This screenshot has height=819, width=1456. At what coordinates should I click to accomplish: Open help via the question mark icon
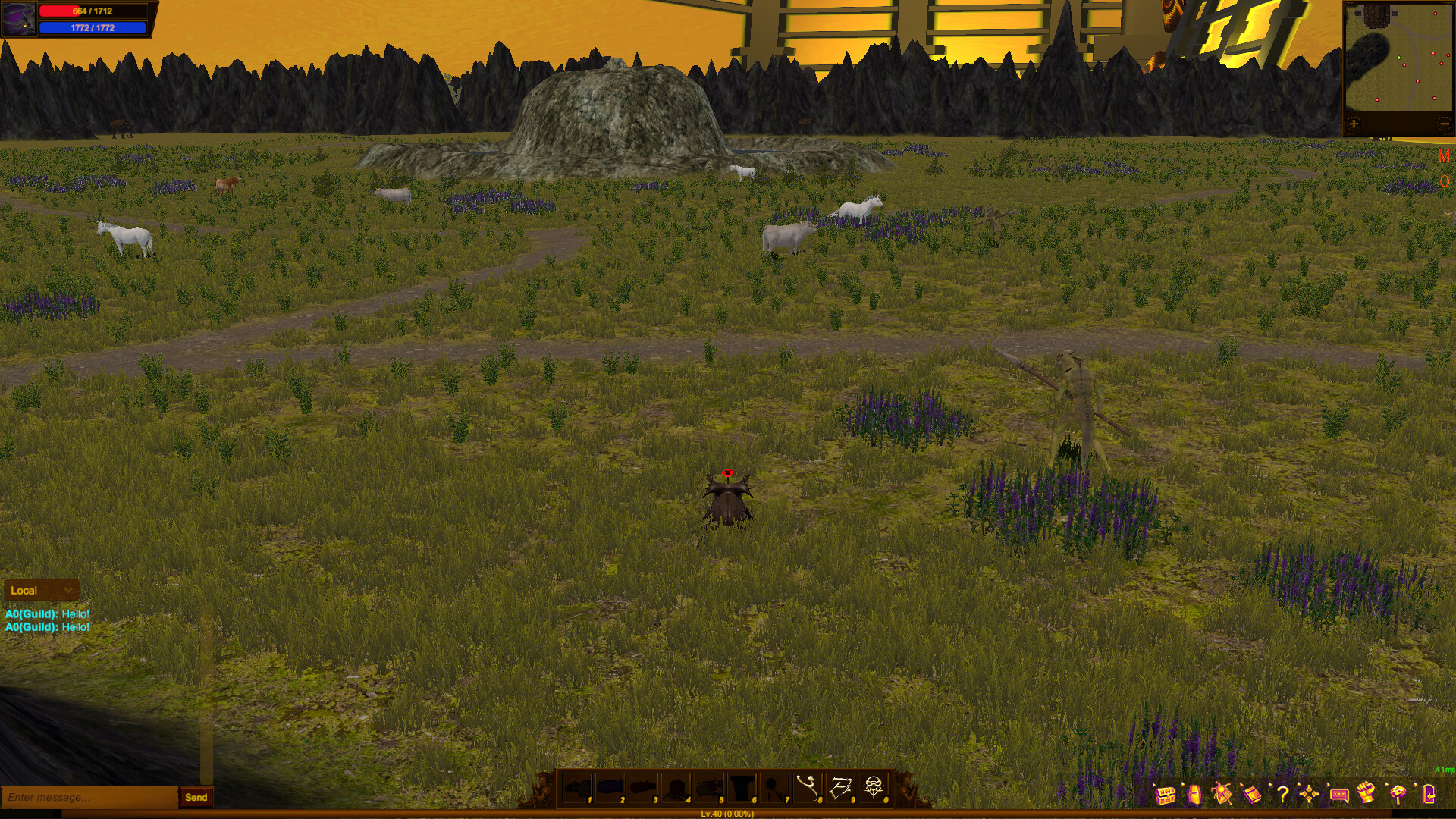[x=1283, y=795]
